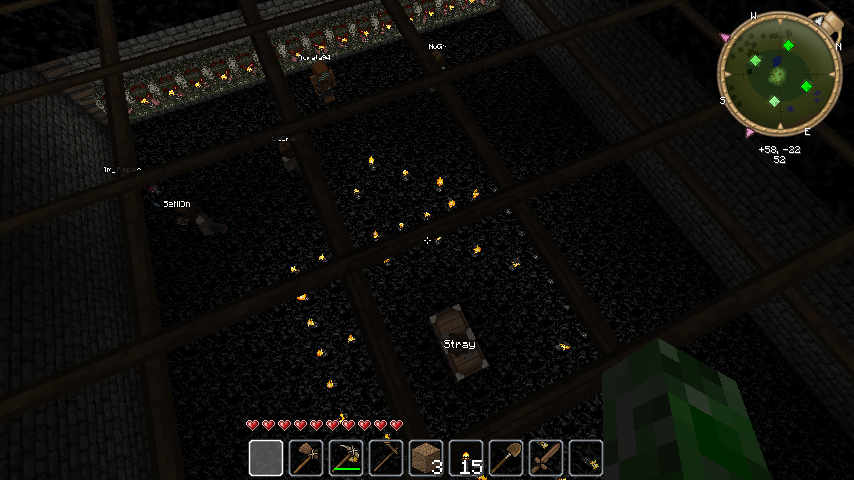
Task: Choose the pickaxe without a durability bar
Action: pyautogui.click(x=386, y=458)
